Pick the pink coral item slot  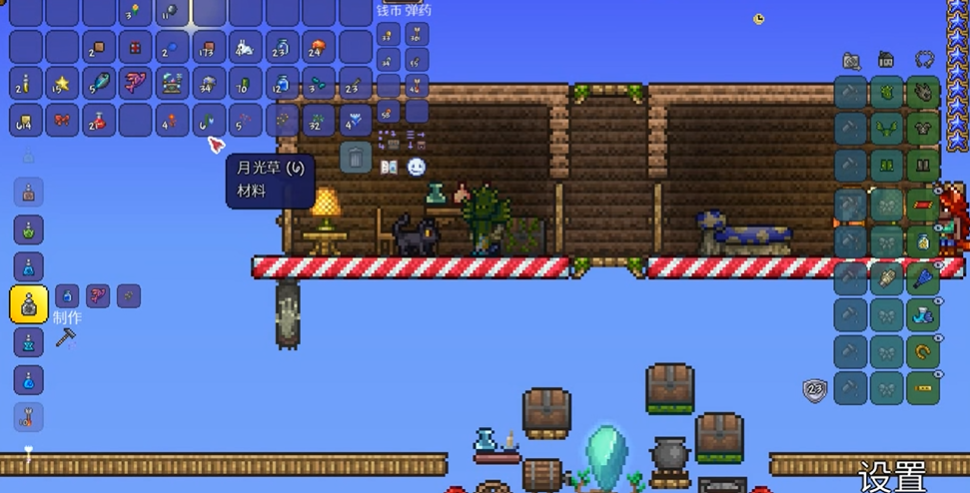(136, 84)
